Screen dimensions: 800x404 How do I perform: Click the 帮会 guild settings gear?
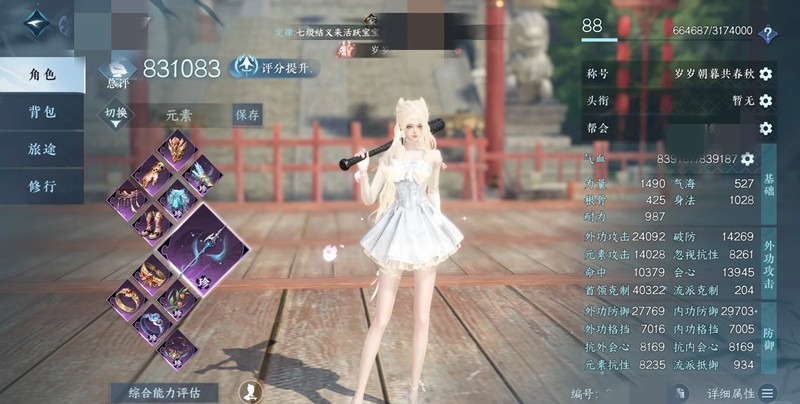tap(766, 128)
